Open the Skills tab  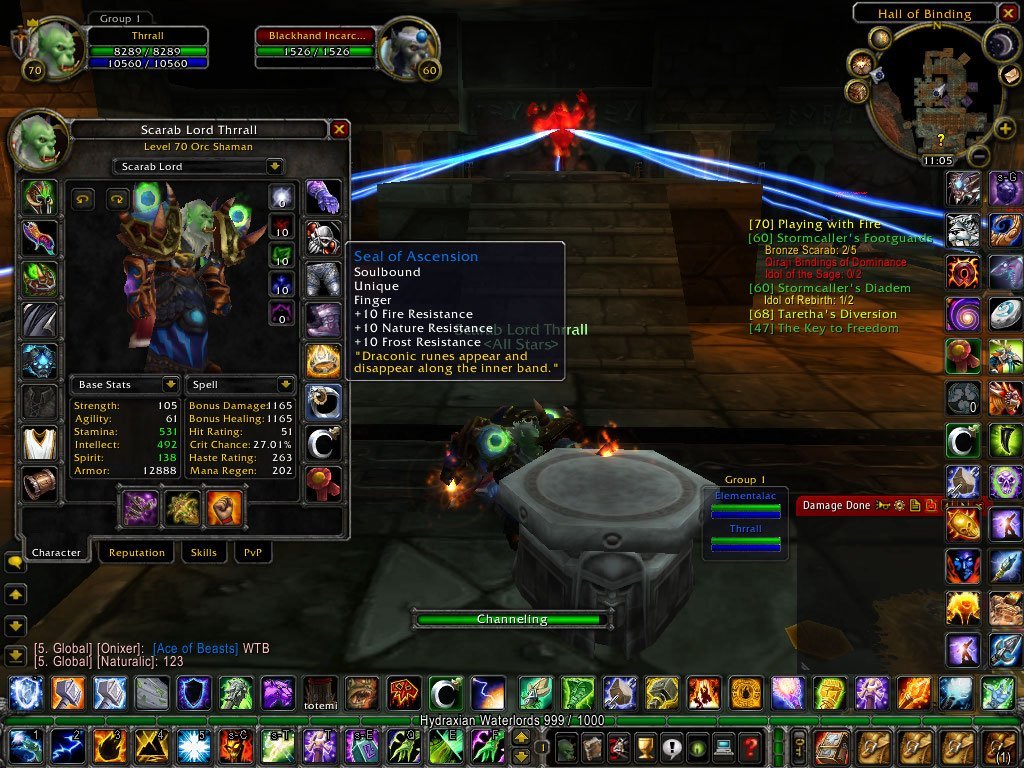pyautogui.click(x=203, y=552)
